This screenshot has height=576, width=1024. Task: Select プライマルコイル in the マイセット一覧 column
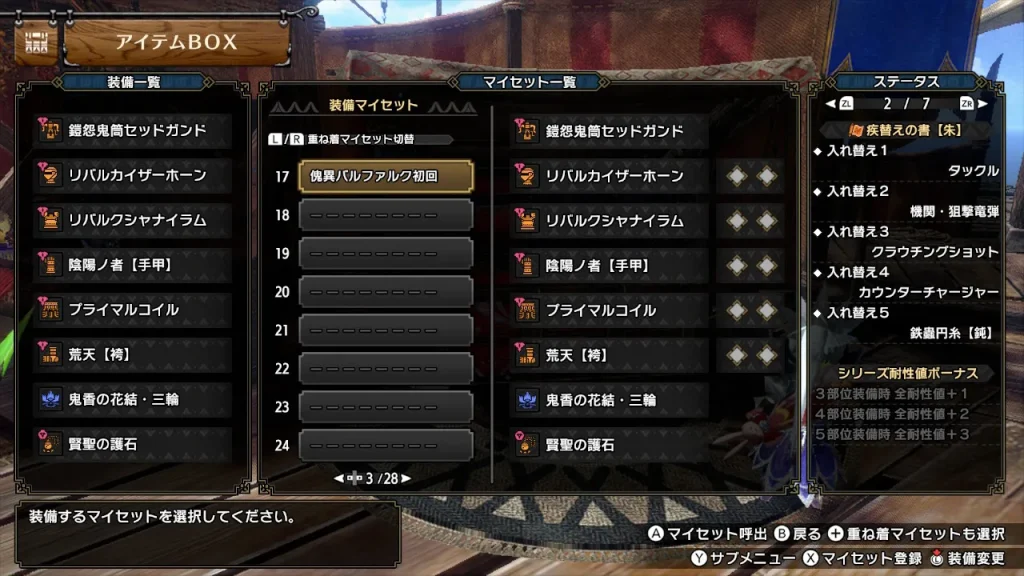[x=612, y=310]
